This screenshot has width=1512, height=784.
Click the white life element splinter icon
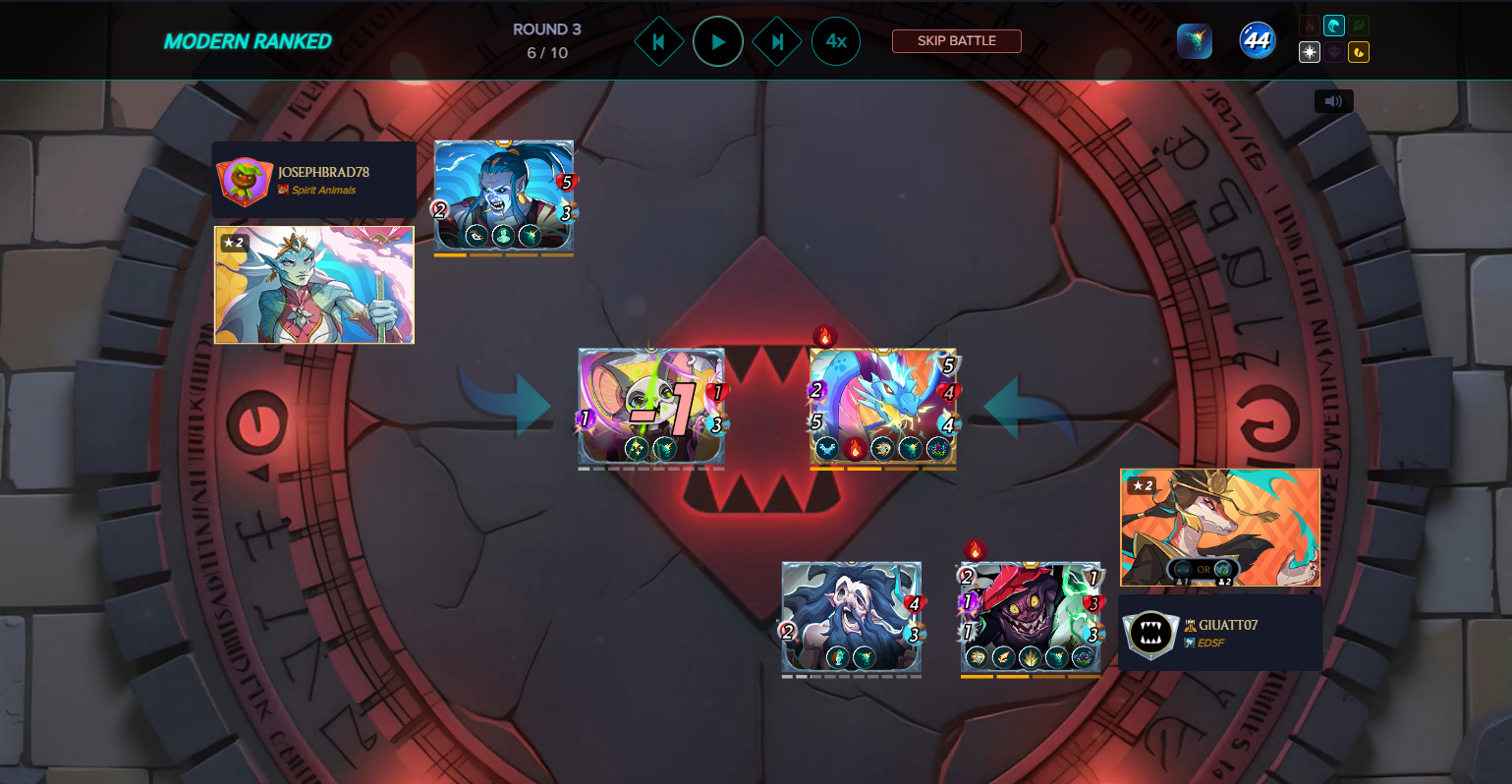(1310, 52)
